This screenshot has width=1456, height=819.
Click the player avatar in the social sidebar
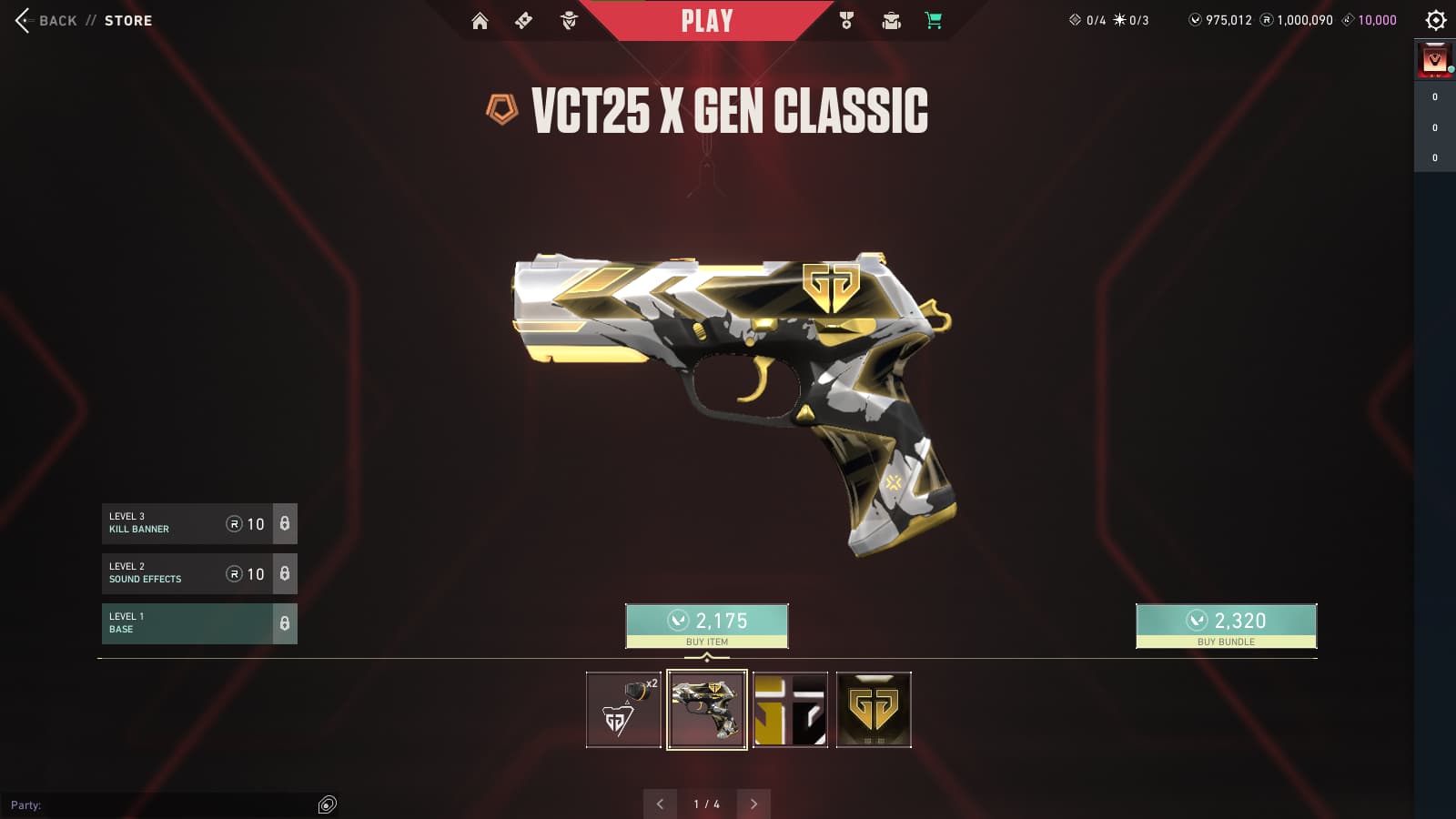tap(1435, 61)
